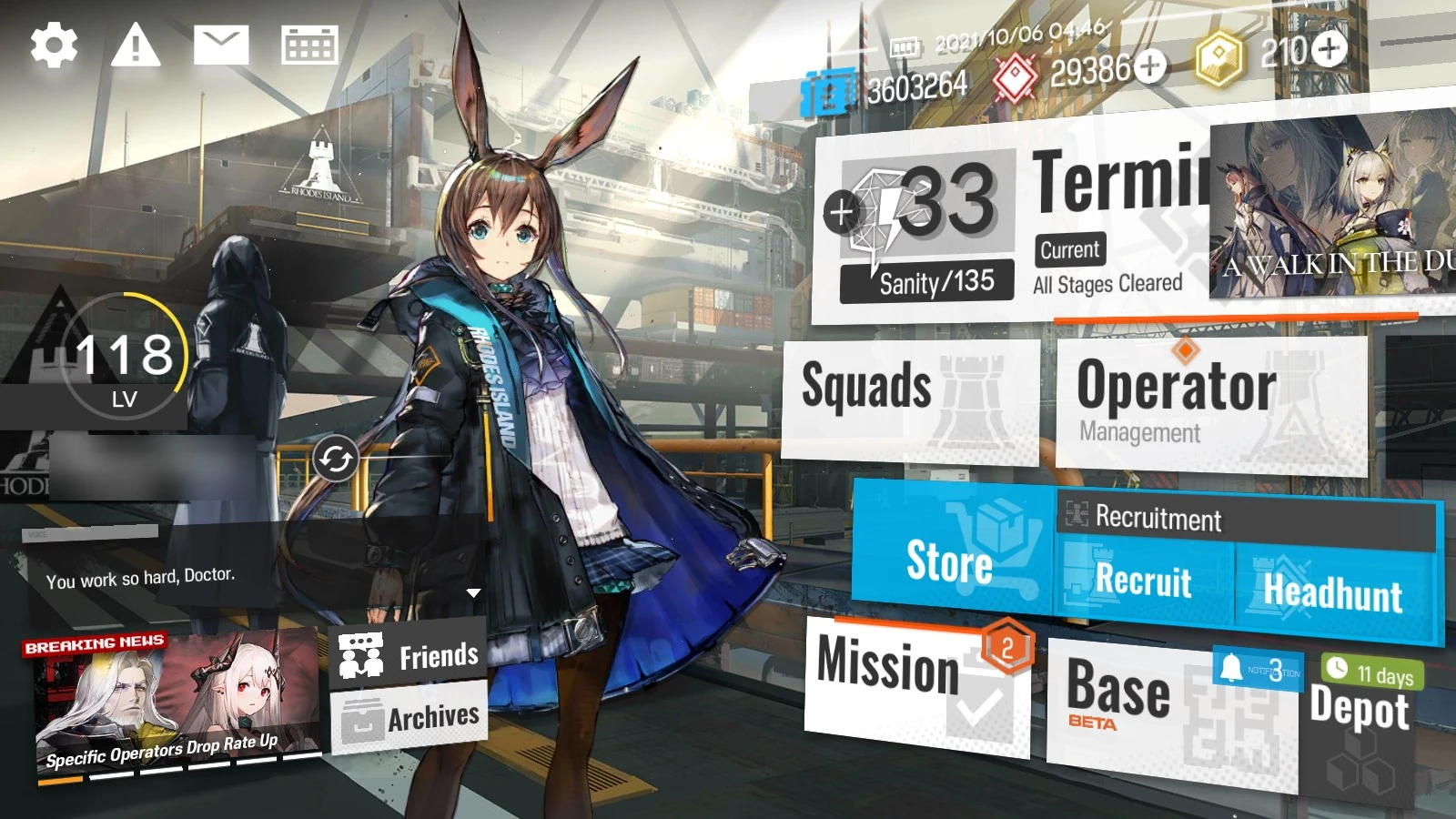Open the mail envelope icon
Image resolution: width=1456 pixels, height=819 pixels.
[x=222, y=43]
